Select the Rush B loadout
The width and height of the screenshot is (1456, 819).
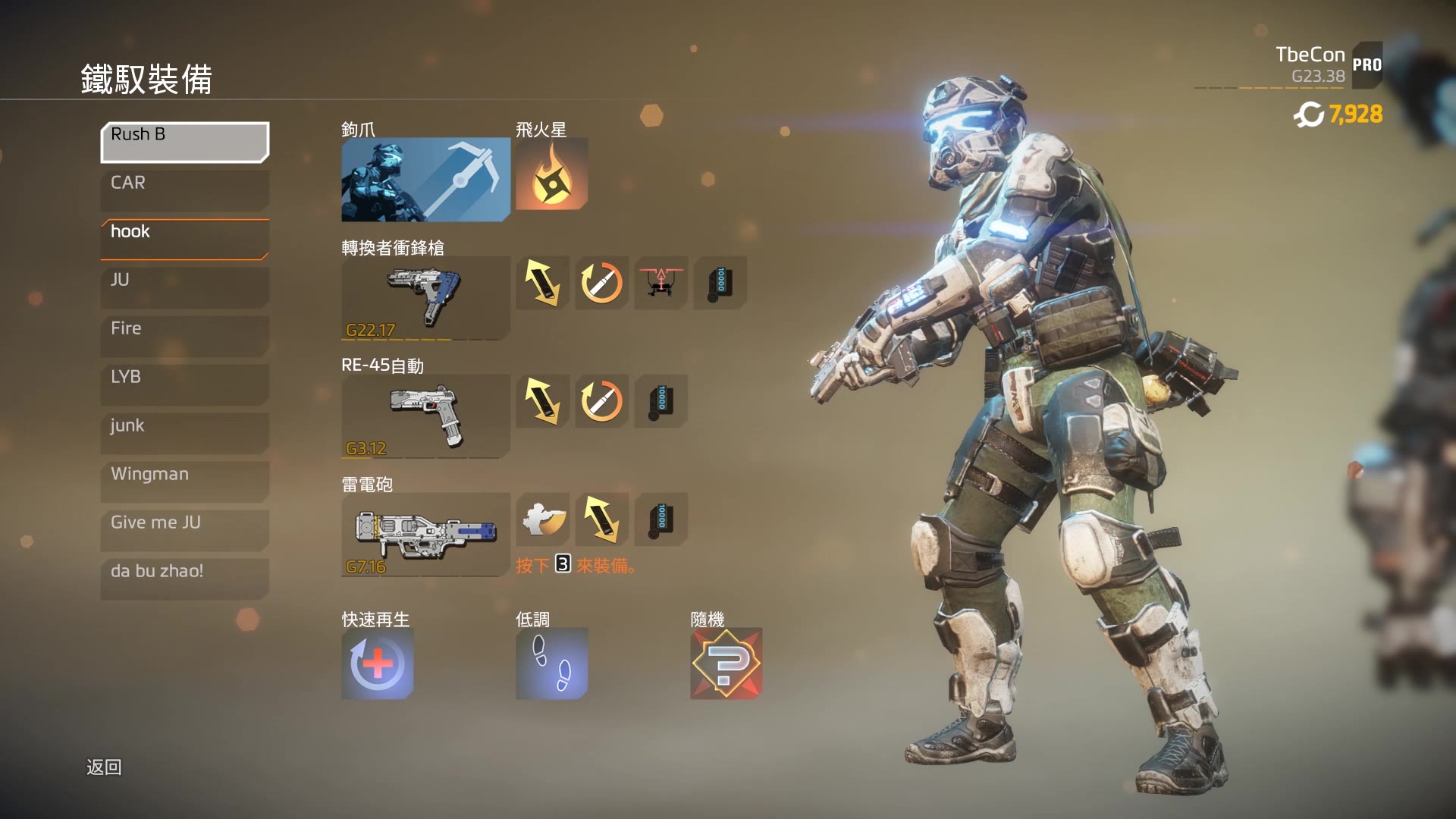[184, 142]
